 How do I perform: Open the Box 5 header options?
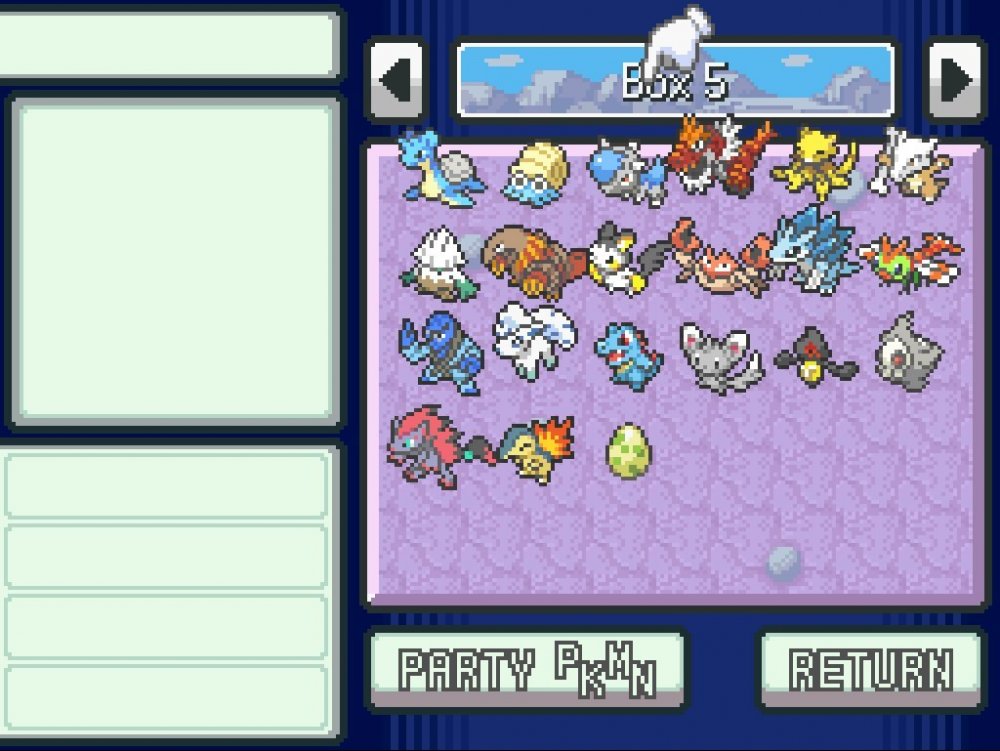pos(675,80)
